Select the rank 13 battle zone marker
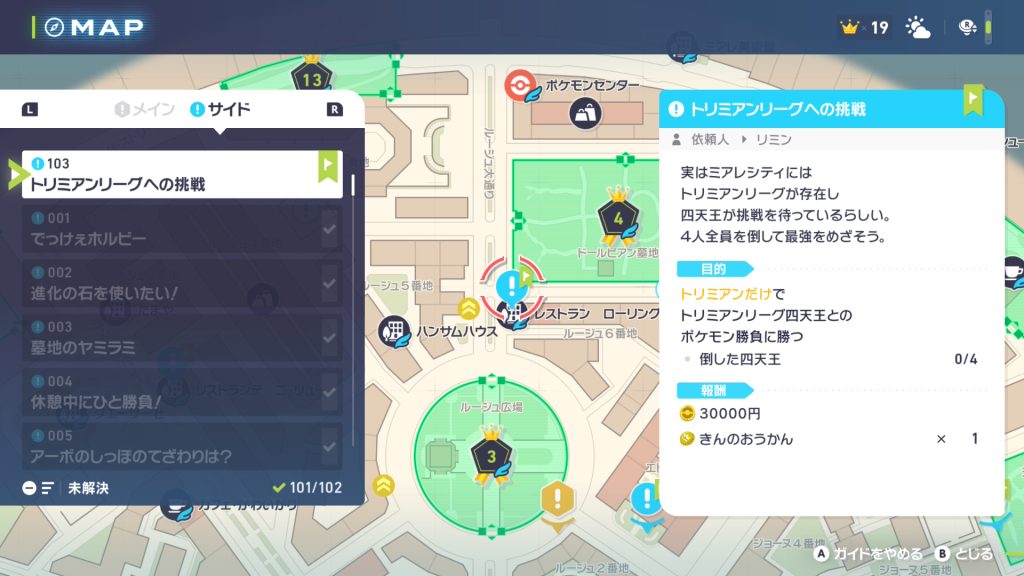The width and height of the screenshot is (1024, 576). (311, 78)
